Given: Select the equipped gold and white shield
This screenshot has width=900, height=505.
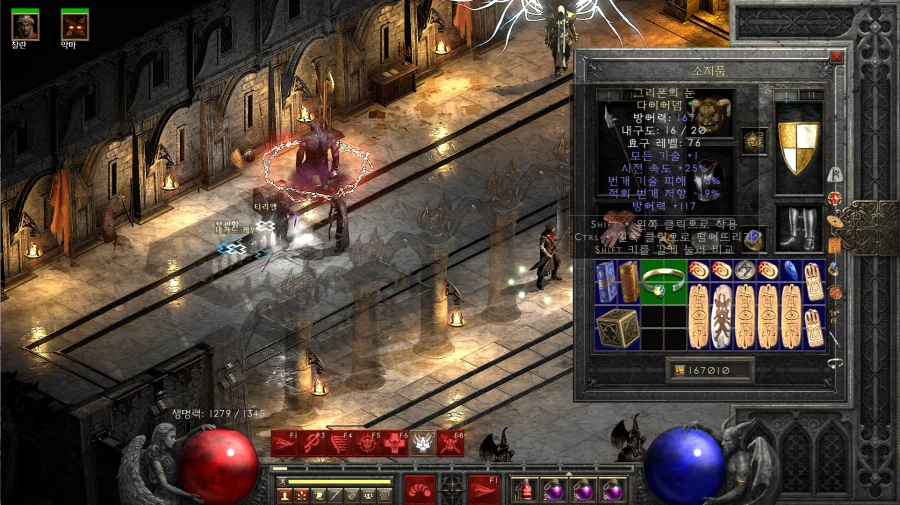Looking at the screenshot, I should [x=798, y=147].
